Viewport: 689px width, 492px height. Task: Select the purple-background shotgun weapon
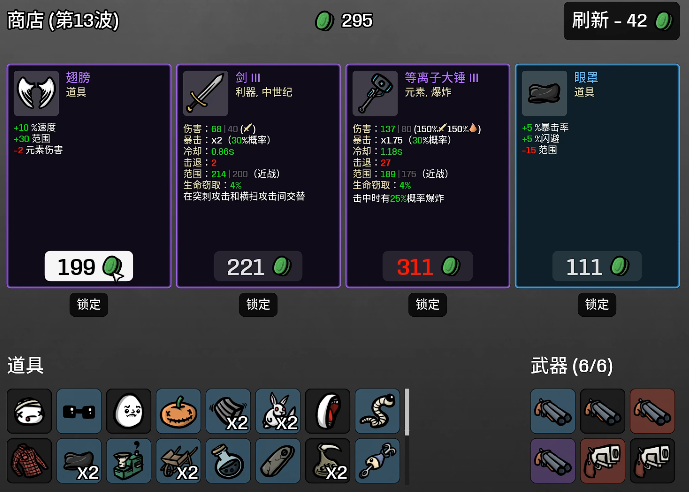point(553,461)
